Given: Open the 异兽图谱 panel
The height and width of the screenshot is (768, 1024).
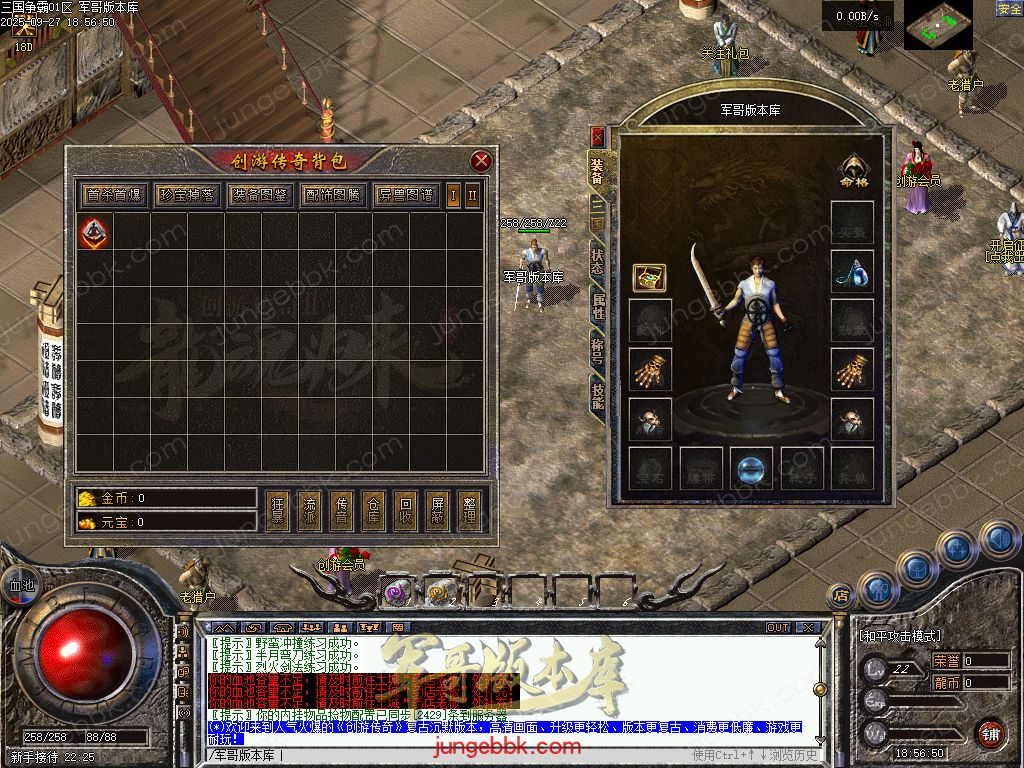Looking at the screenshot, I should point(406,195).
